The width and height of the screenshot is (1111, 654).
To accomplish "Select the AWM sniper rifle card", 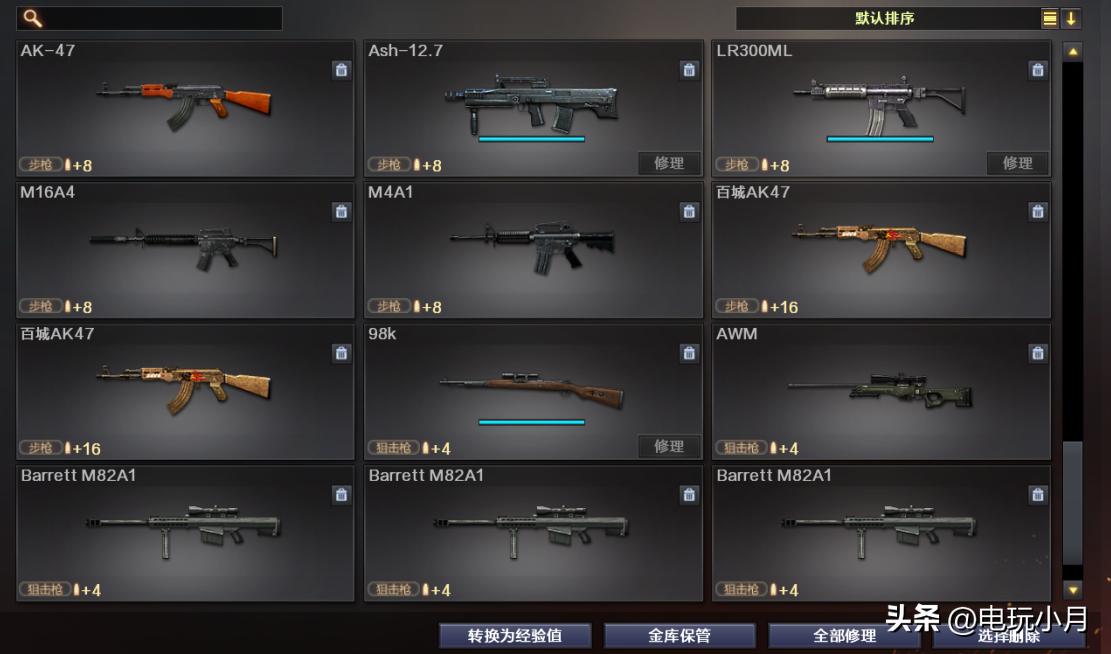I will pos(881,392).
